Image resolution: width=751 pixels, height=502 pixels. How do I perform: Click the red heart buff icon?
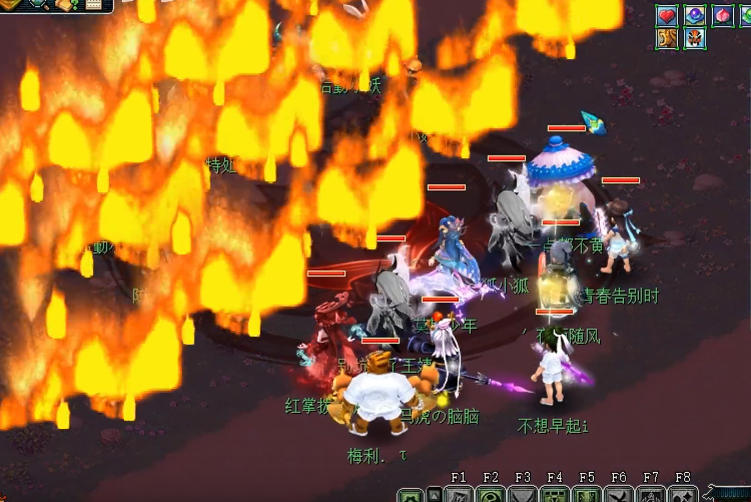(667, 15)
